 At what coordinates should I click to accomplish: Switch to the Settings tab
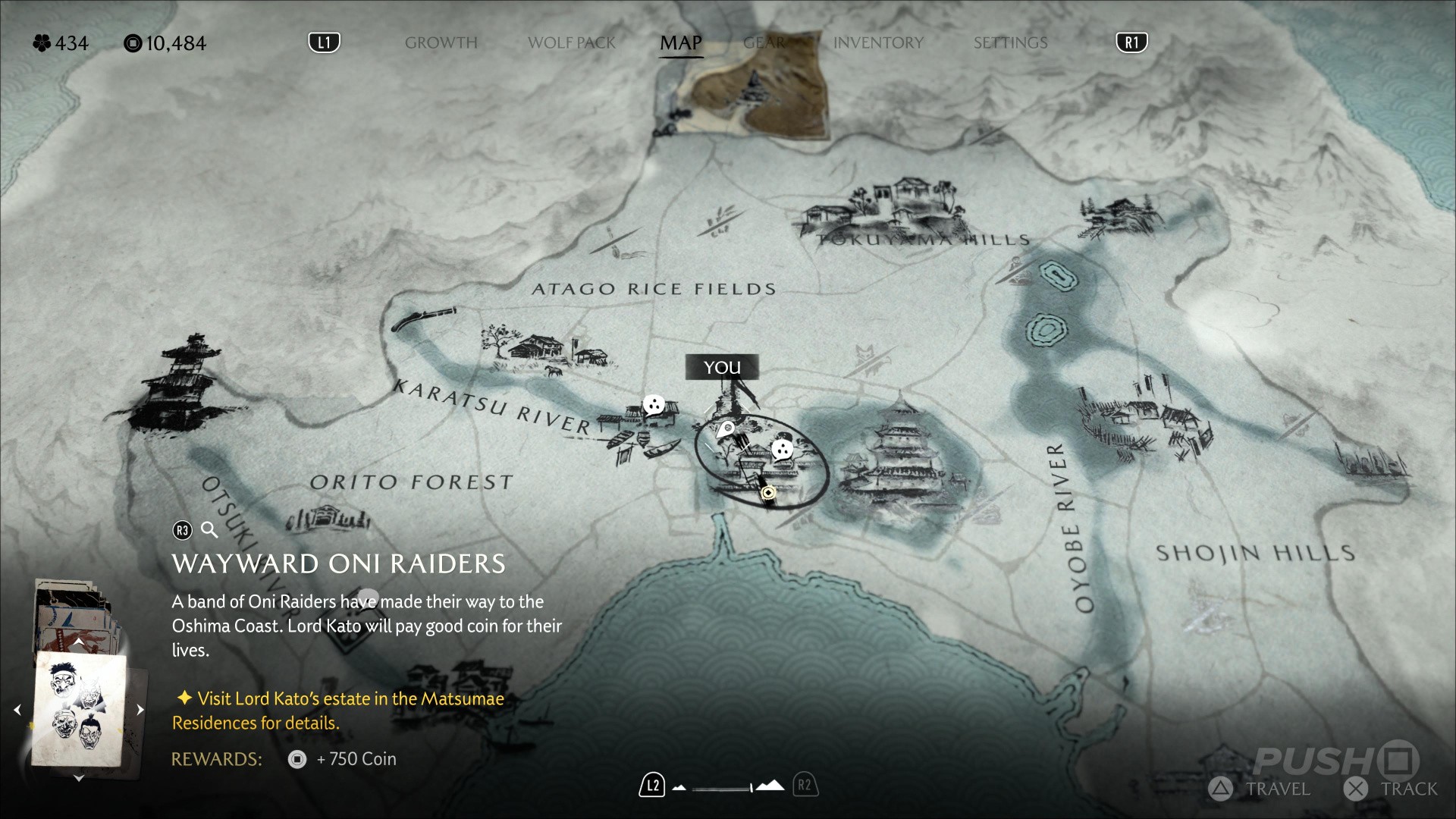(1010, 43)
